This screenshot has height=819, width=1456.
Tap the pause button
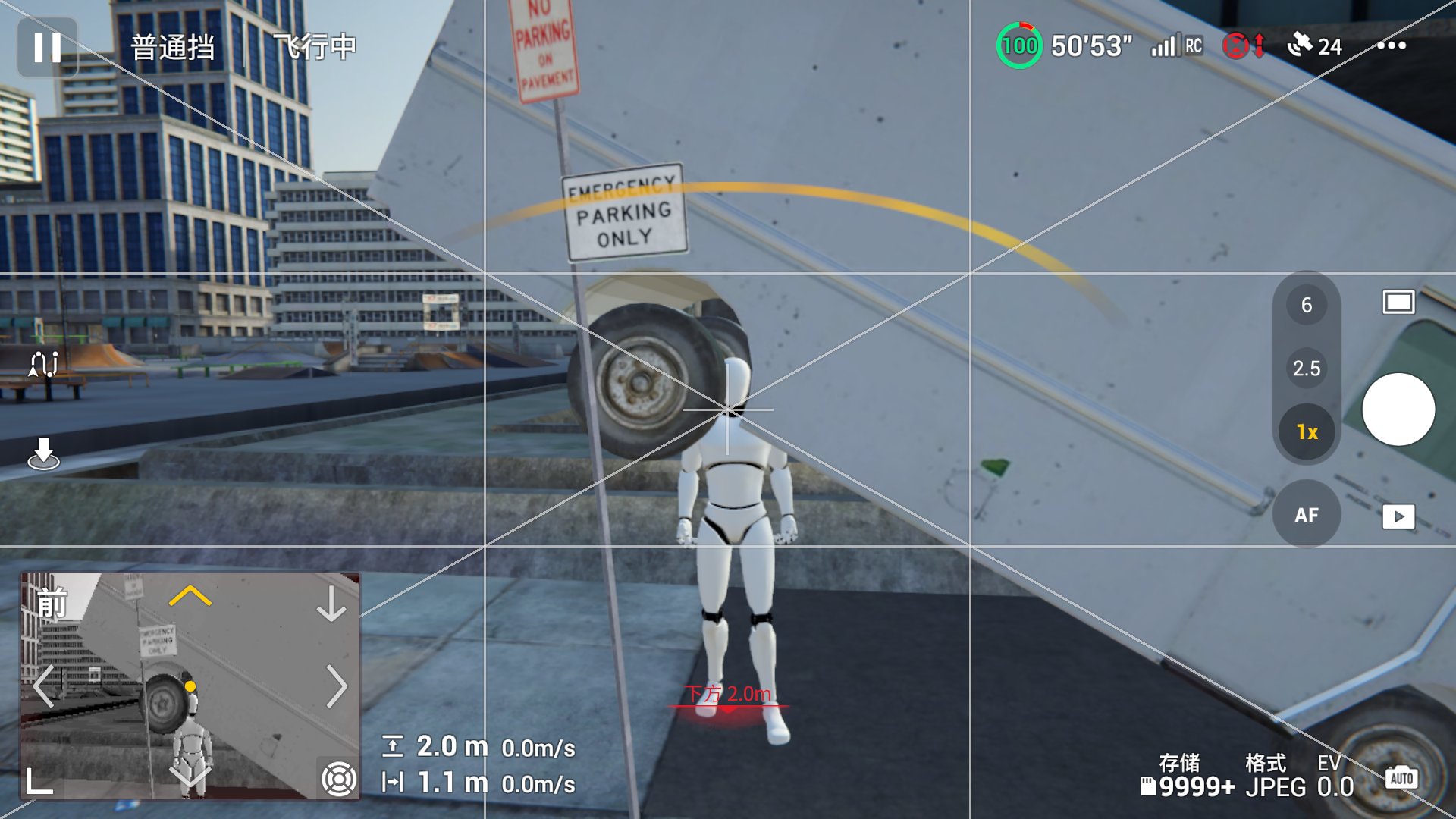click(47, 47)
